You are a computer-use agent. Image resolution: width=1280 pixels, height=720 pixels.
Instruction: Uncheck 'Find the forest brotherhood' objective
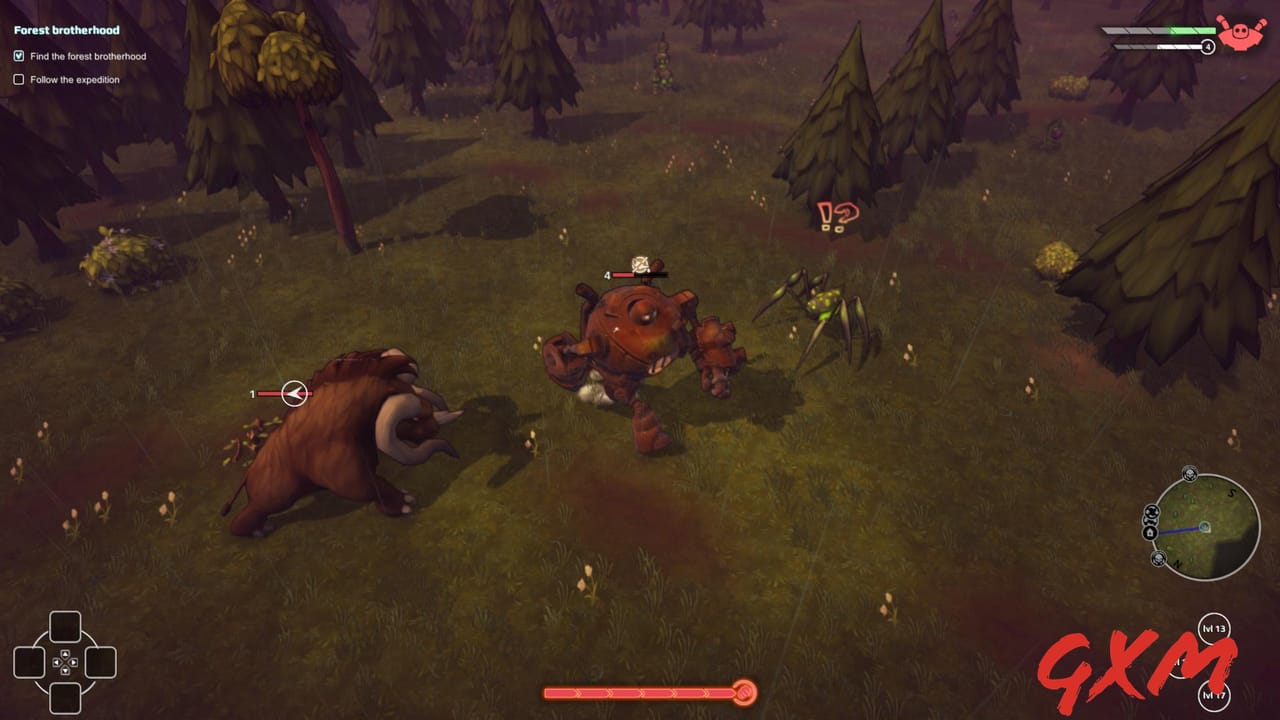(x=19, y=56)
